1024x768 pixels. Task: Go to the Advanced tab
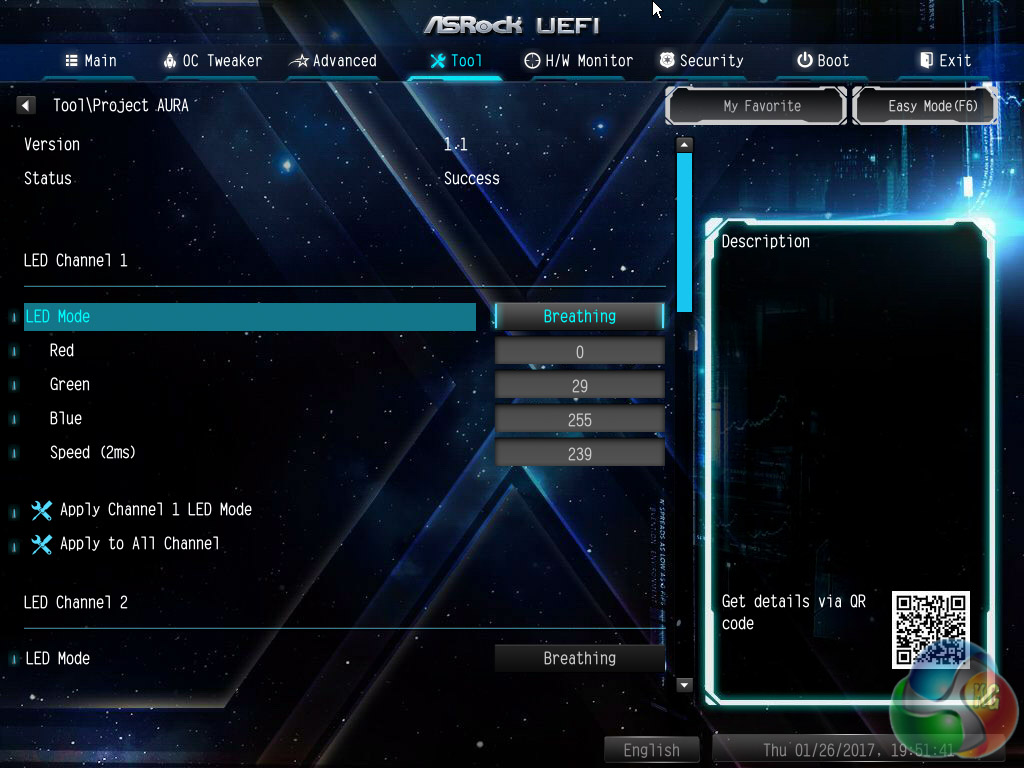pos(333,61)
